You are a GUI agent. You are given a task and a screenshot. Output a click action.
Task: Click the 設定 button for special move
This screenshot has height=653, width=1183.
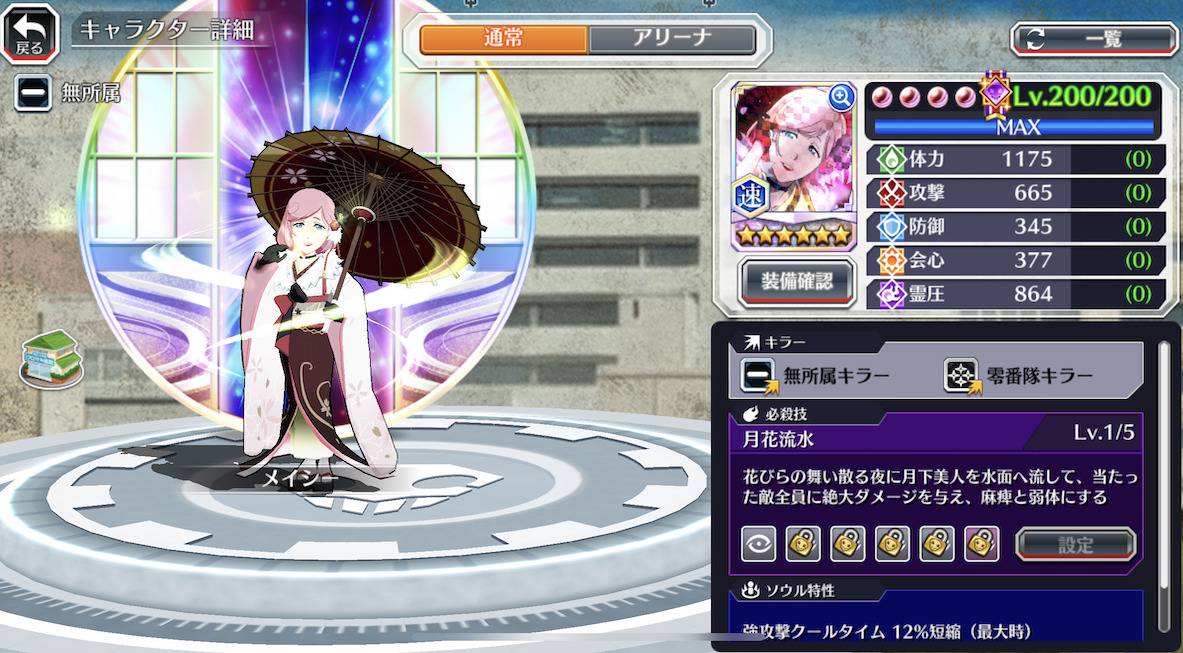point(1075,545)
